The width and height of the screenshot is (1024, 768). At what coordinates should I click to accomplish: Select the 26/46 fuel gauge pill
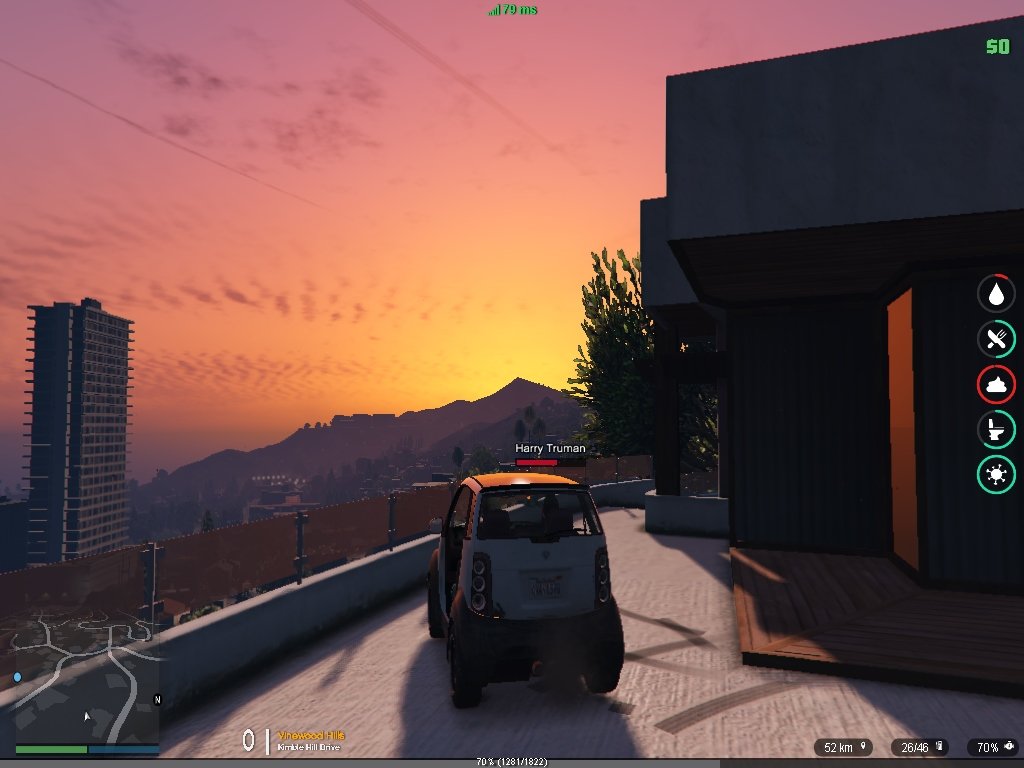click(x=921, y=747)
